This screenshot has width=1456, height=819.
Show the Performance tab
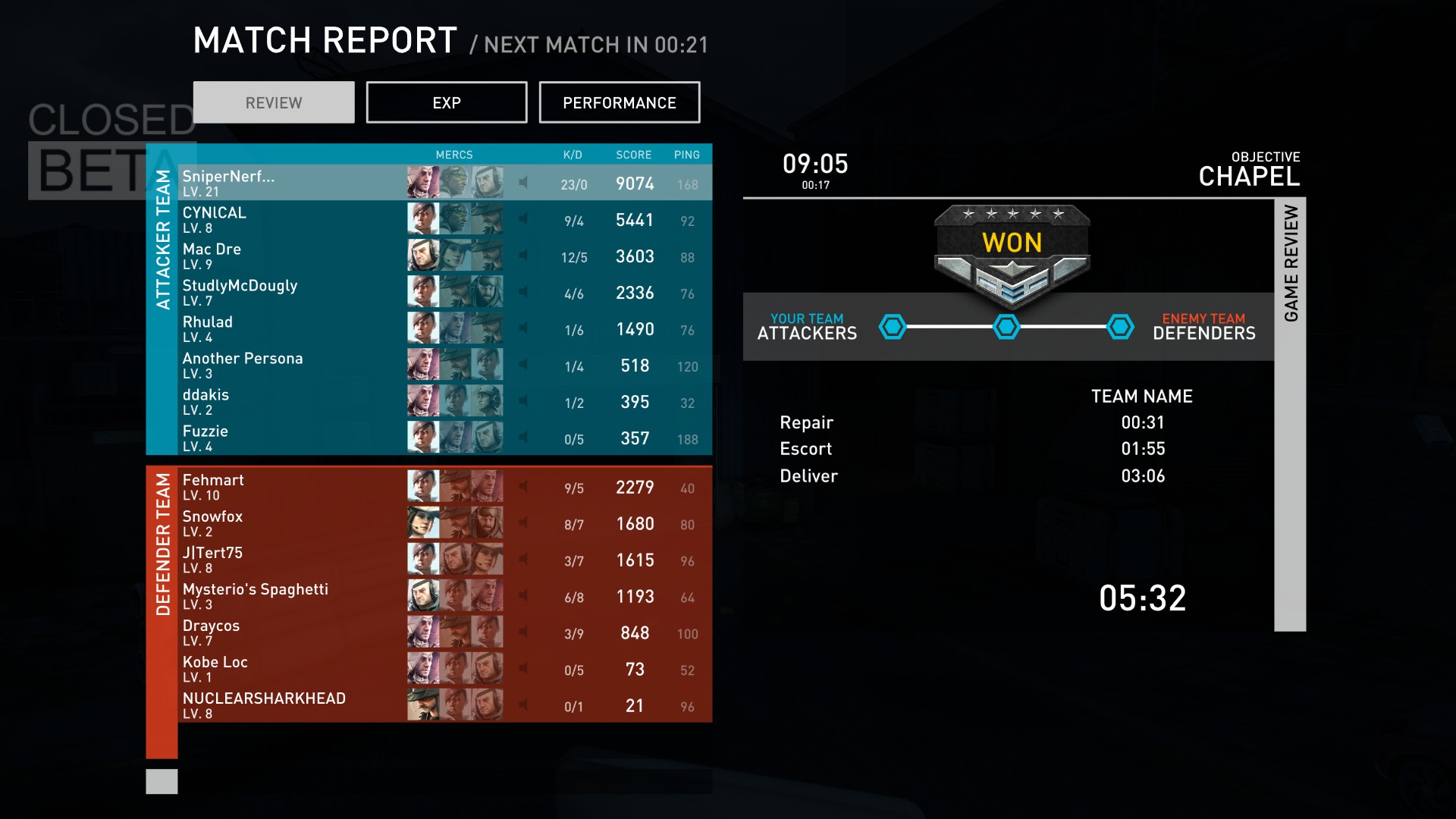click(619, 102)
